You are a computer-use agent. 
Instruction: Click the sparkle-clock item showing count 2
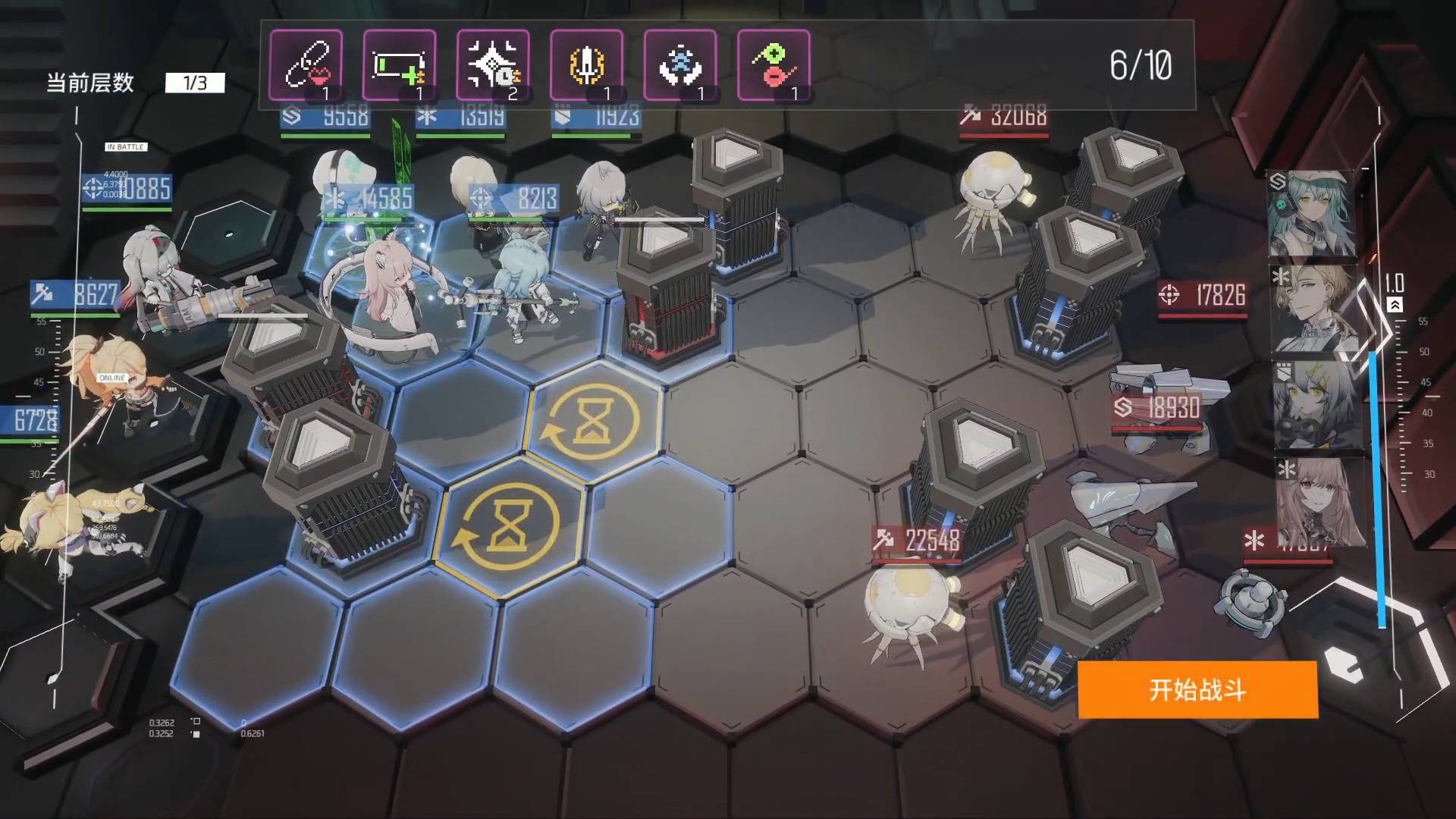coord(494,66)
